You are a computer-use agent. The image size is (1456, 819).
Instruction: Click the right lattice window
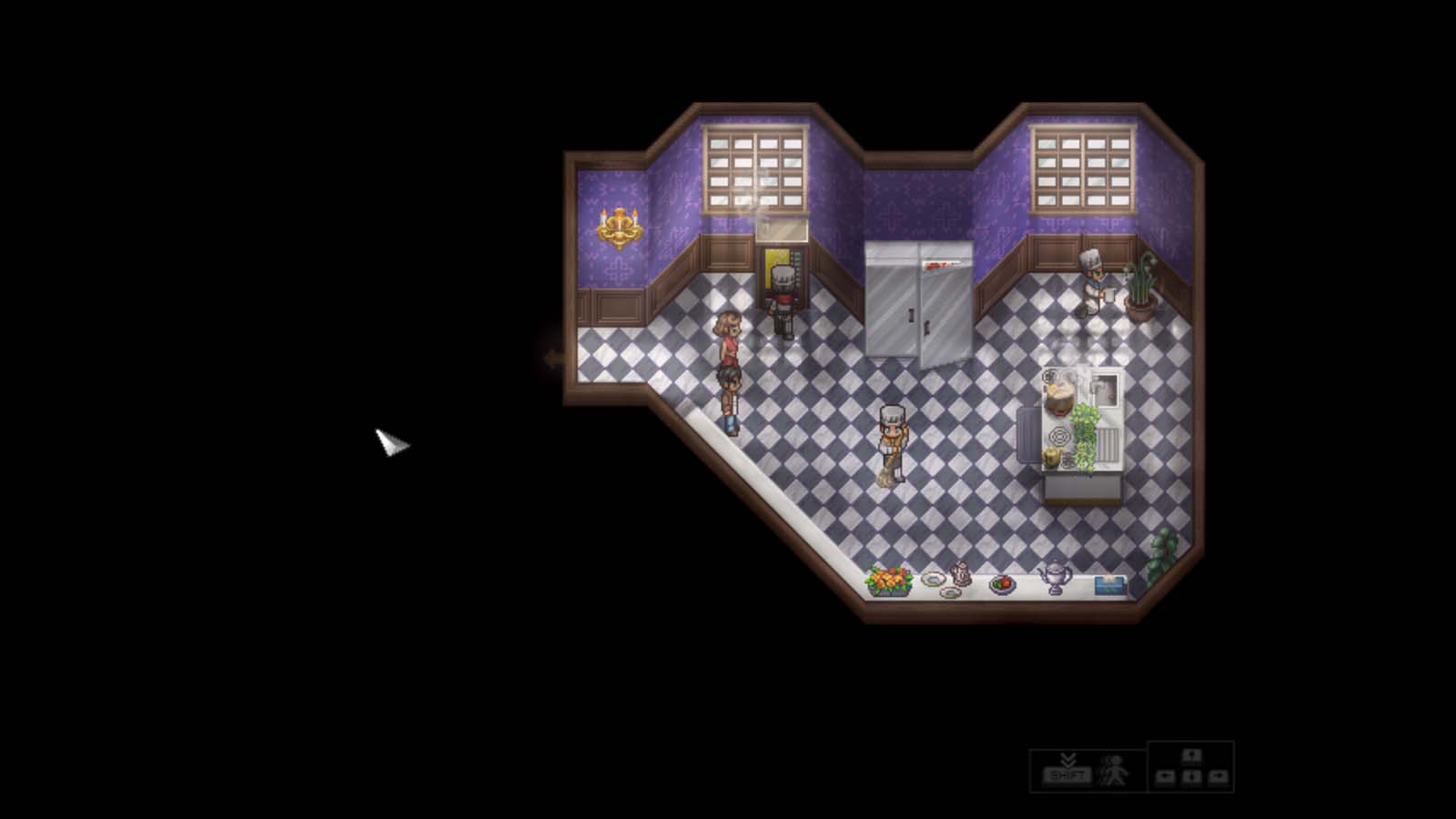coord(1083,168)
